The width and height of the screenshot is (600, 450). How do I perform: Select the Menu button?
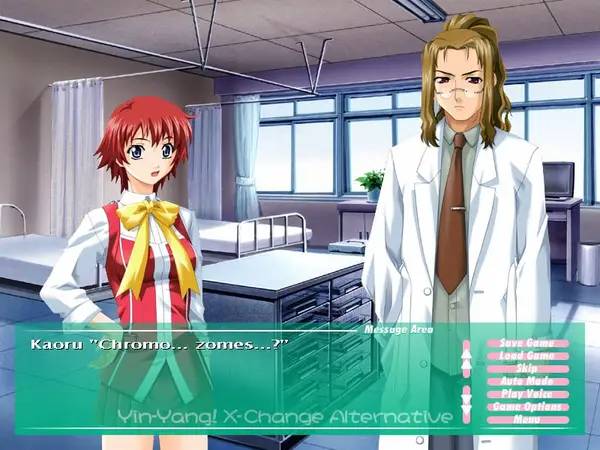click(526, 419)
